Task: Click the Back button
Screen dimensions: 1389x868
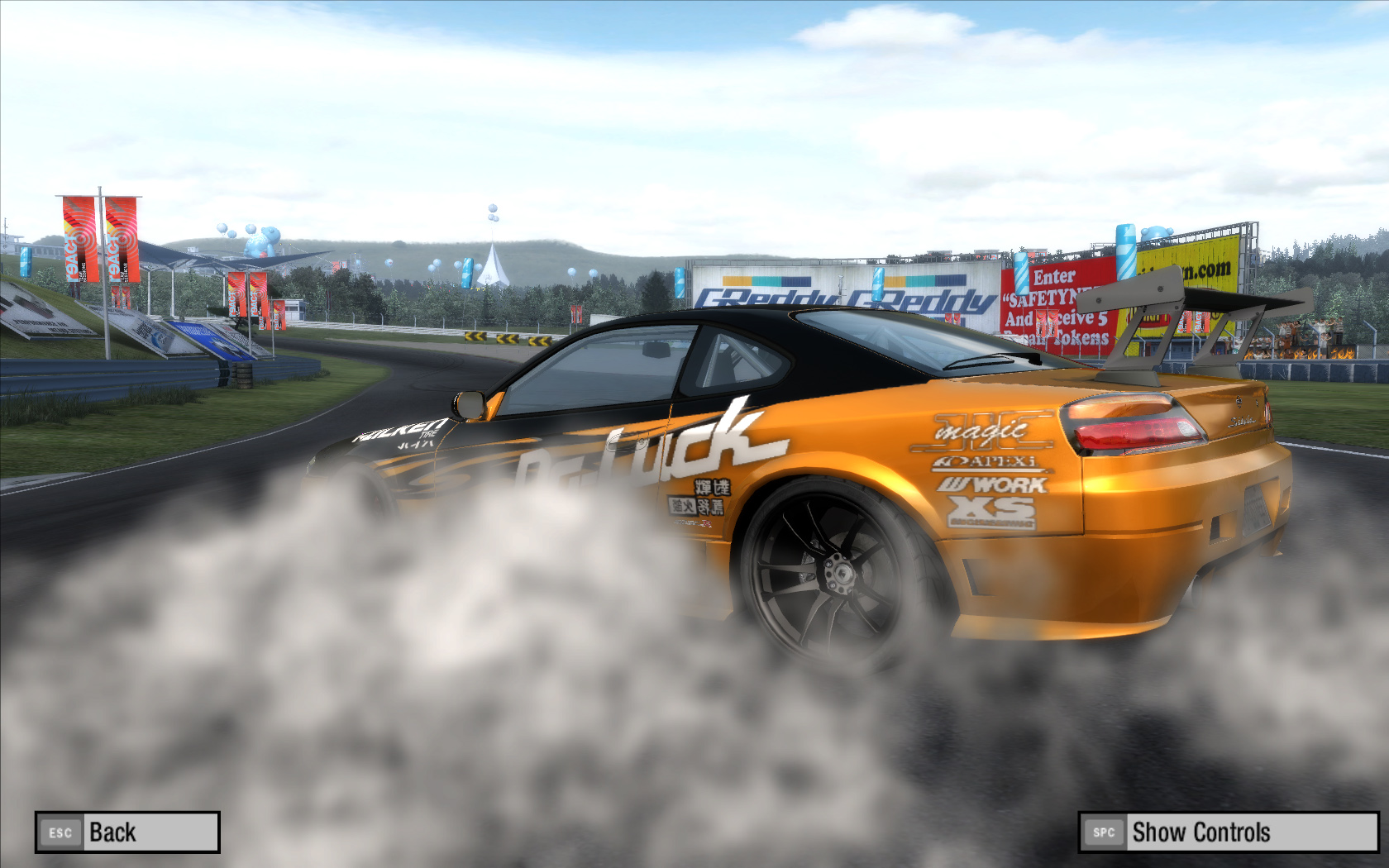Action: pyautogui.click(x=126, y=832)
